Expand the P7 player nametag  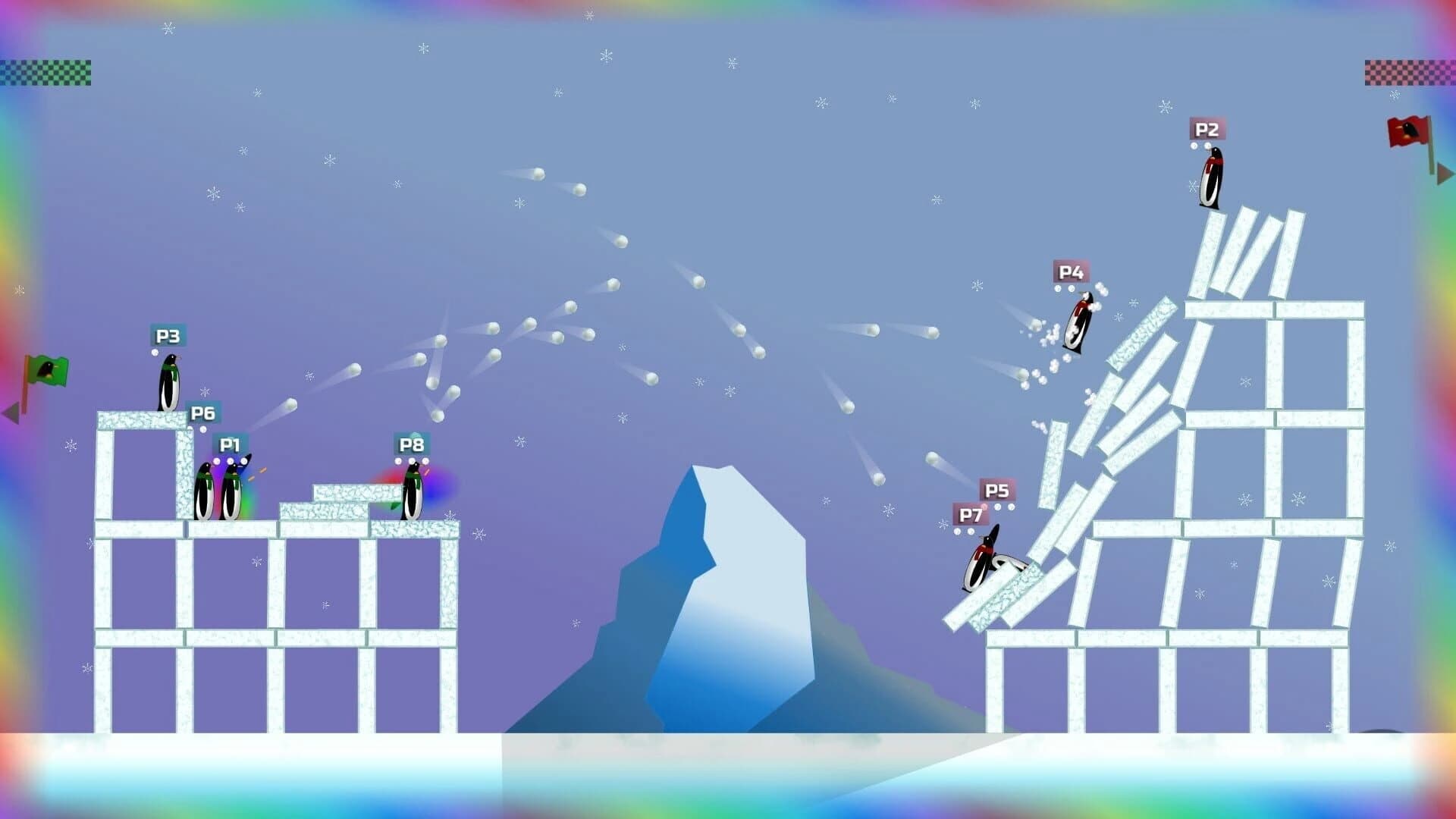(x=971, y=515)
